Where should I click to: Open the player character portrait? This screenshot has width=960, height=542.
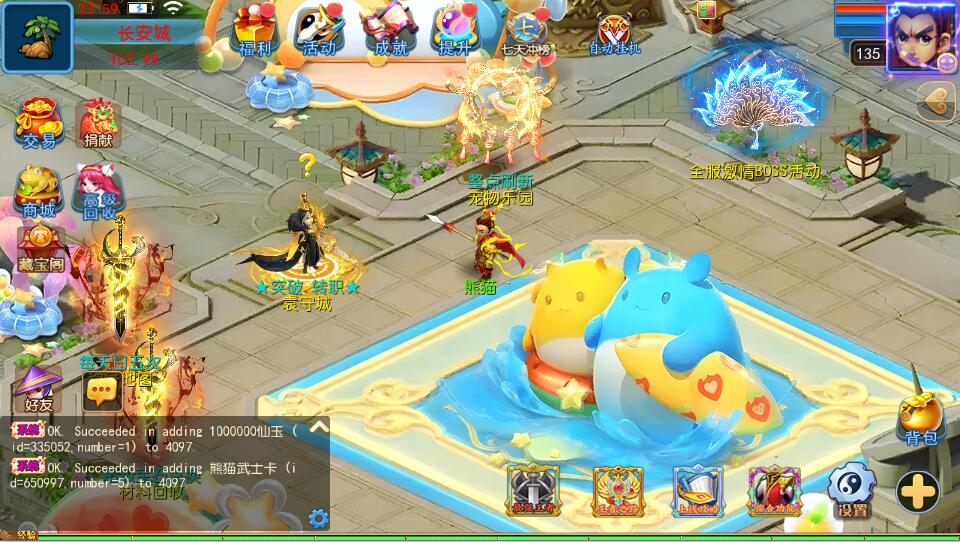click(x=921, y=36)
